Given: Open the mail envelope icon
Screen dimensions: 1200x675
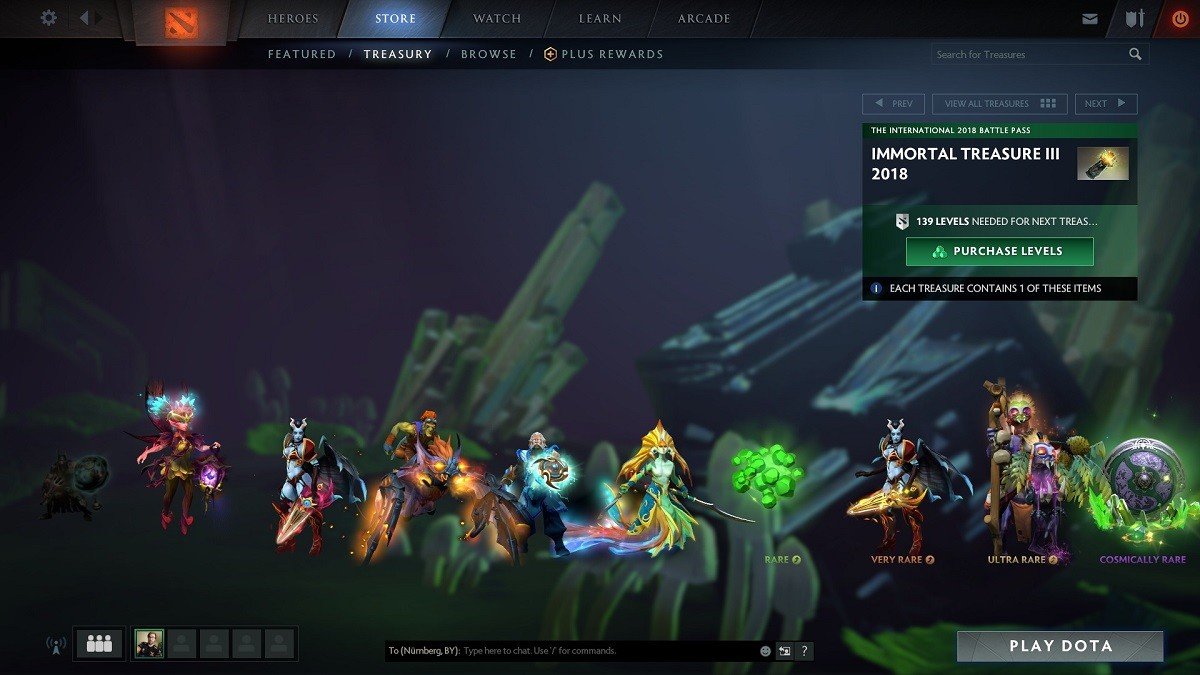Looking at the screenshot, I should [x=1090, y=19].
